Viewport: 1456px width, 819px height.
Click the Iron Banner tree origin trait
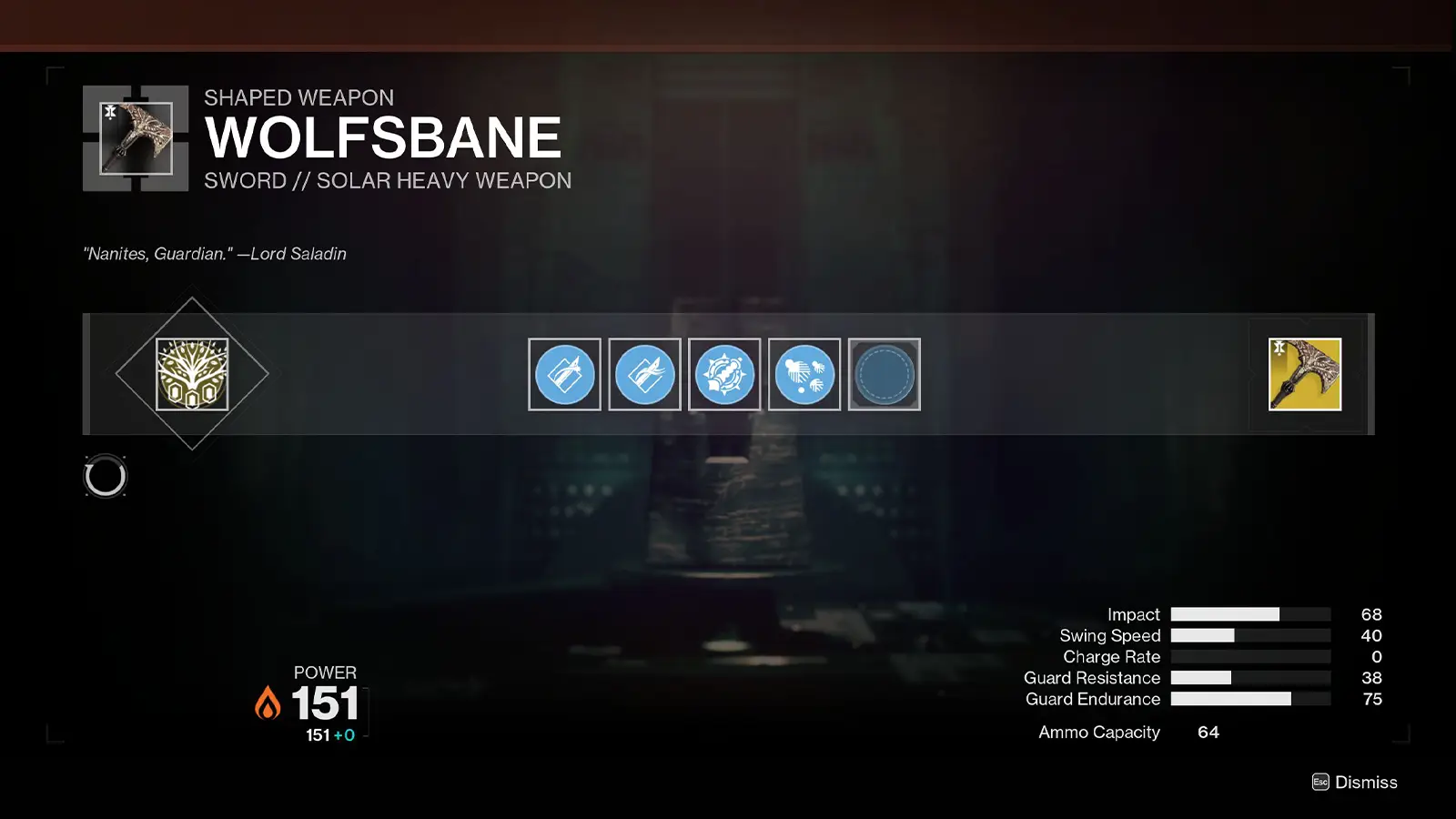pos(191,373)
